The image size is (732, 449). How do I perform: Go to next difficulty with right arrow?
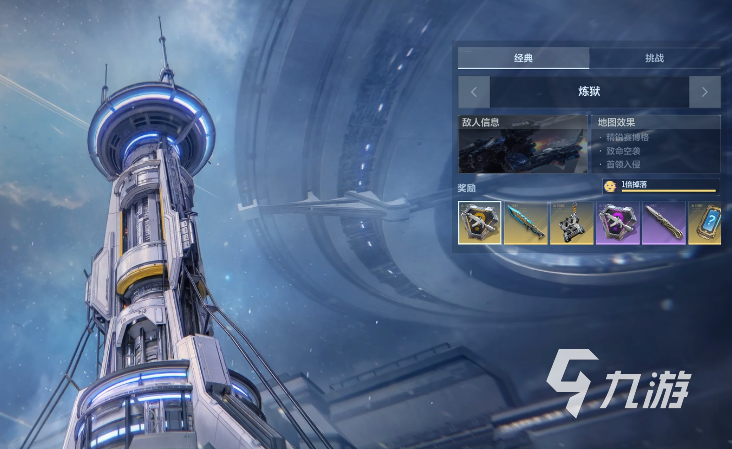click(x=704, y=92)
